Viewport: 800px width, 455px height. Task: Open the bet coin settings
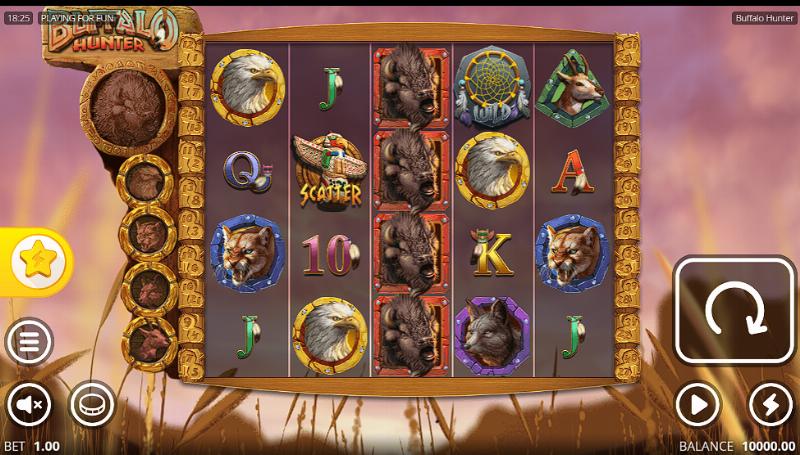[x=91, y=404]
